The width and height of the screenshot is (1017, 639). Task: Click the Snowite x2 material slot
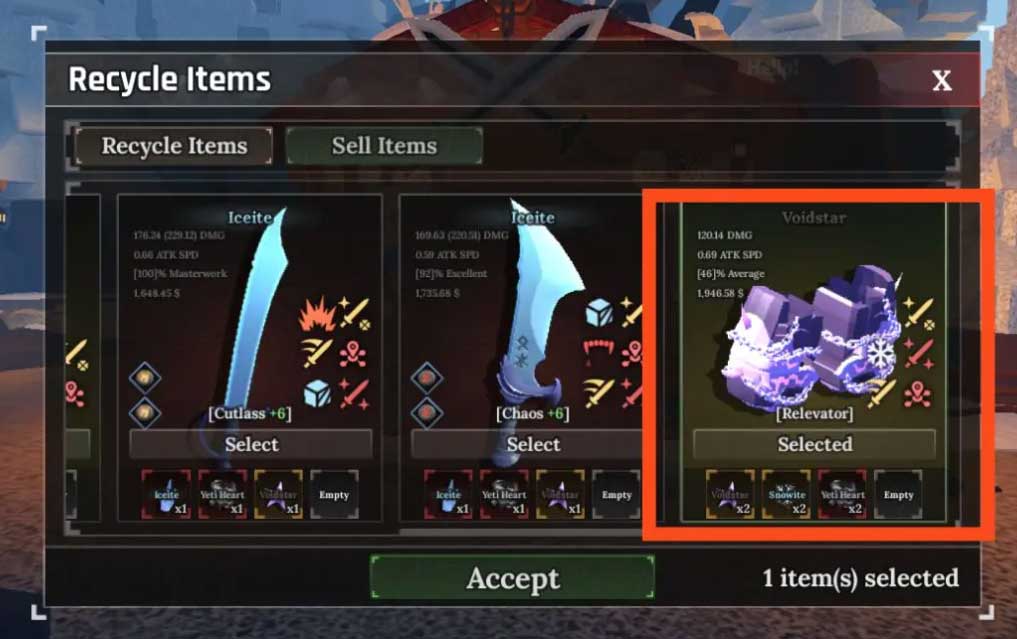click(786, 494)
